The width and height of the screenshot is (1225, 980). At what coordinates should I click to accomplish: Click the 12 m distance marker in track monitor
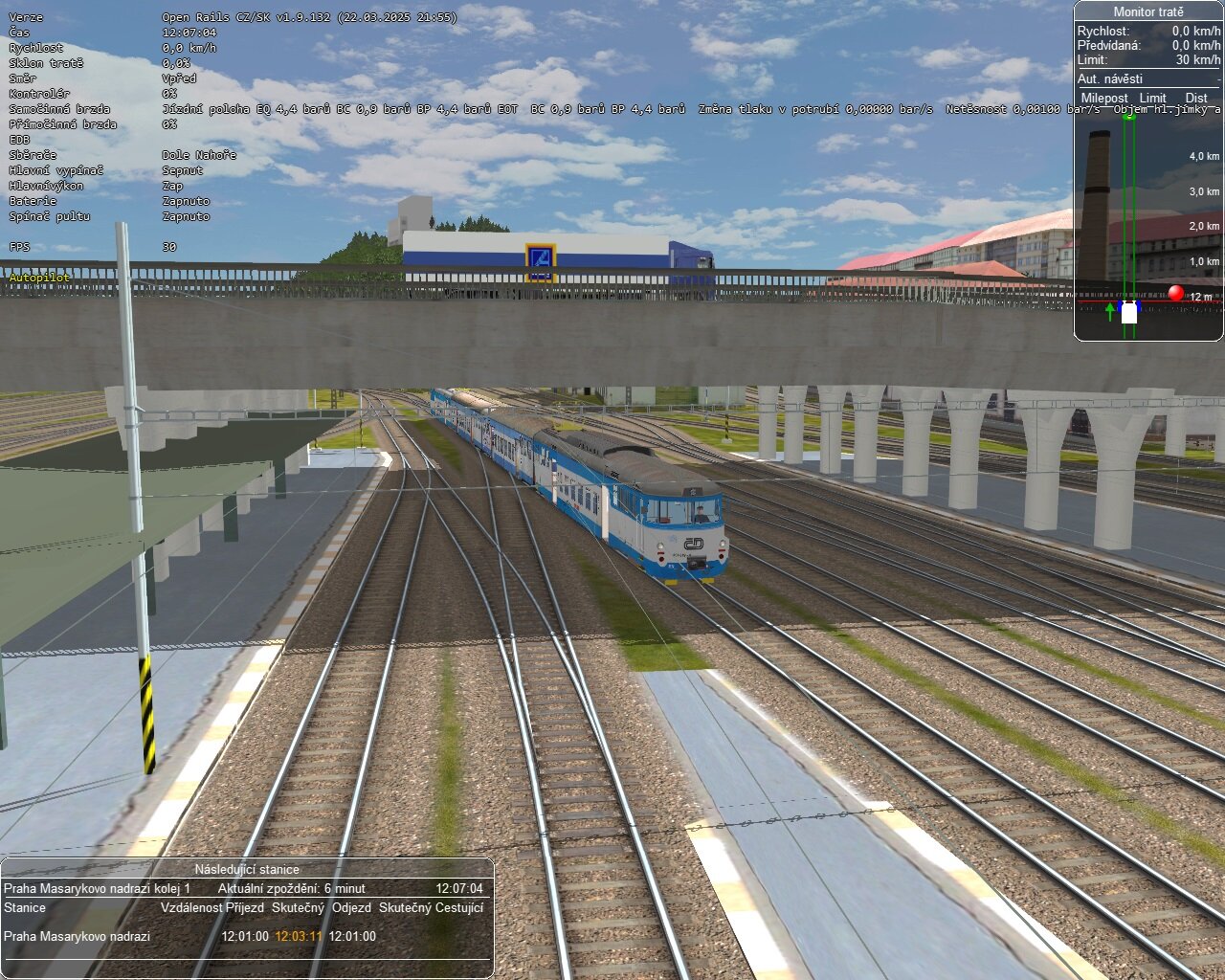tap(1200, 296)
